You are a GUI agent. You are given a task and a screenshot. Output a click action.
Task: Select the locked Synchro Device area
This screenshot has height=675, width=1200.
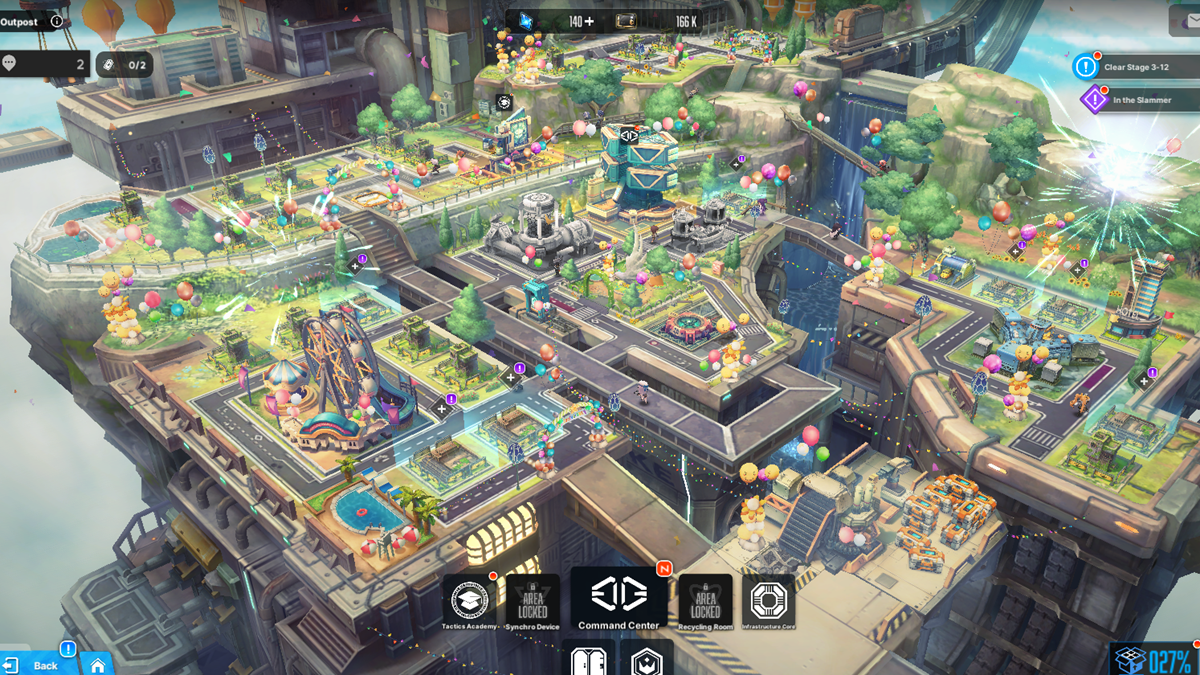[x=533, y=601]
